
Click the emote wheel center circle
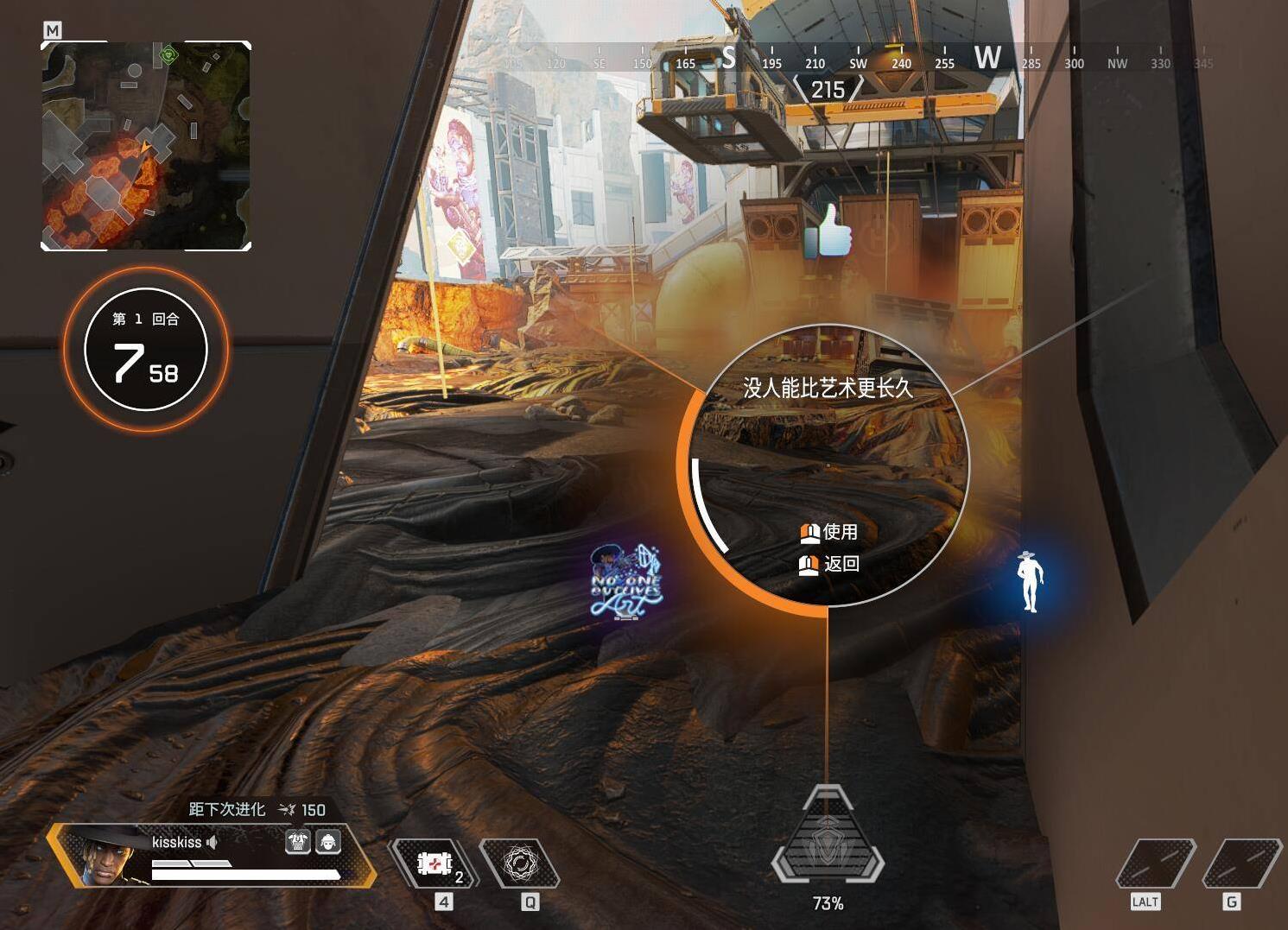828,465
